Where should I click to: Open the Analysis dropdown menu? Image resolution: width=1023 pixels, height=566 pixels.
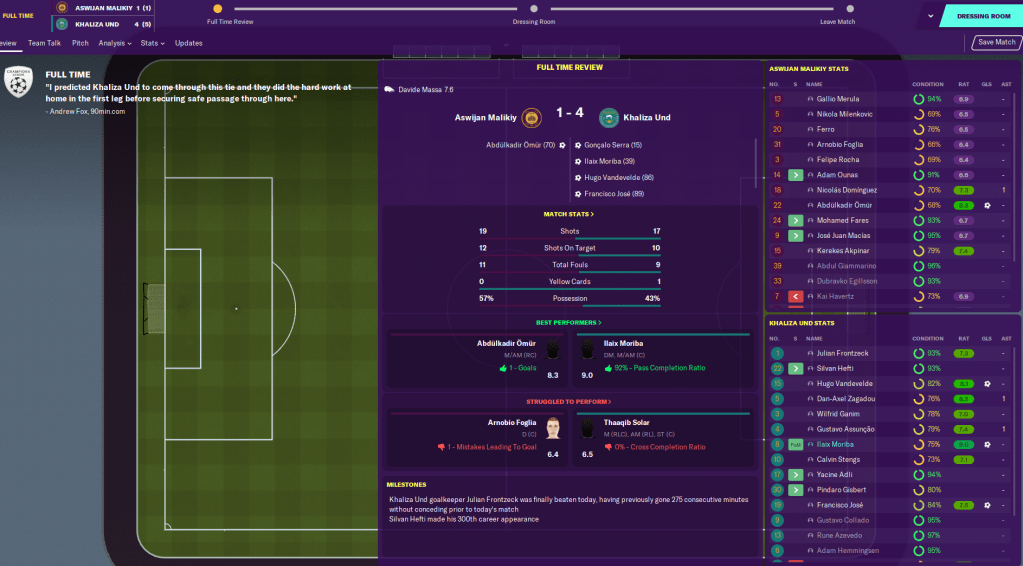114,43
